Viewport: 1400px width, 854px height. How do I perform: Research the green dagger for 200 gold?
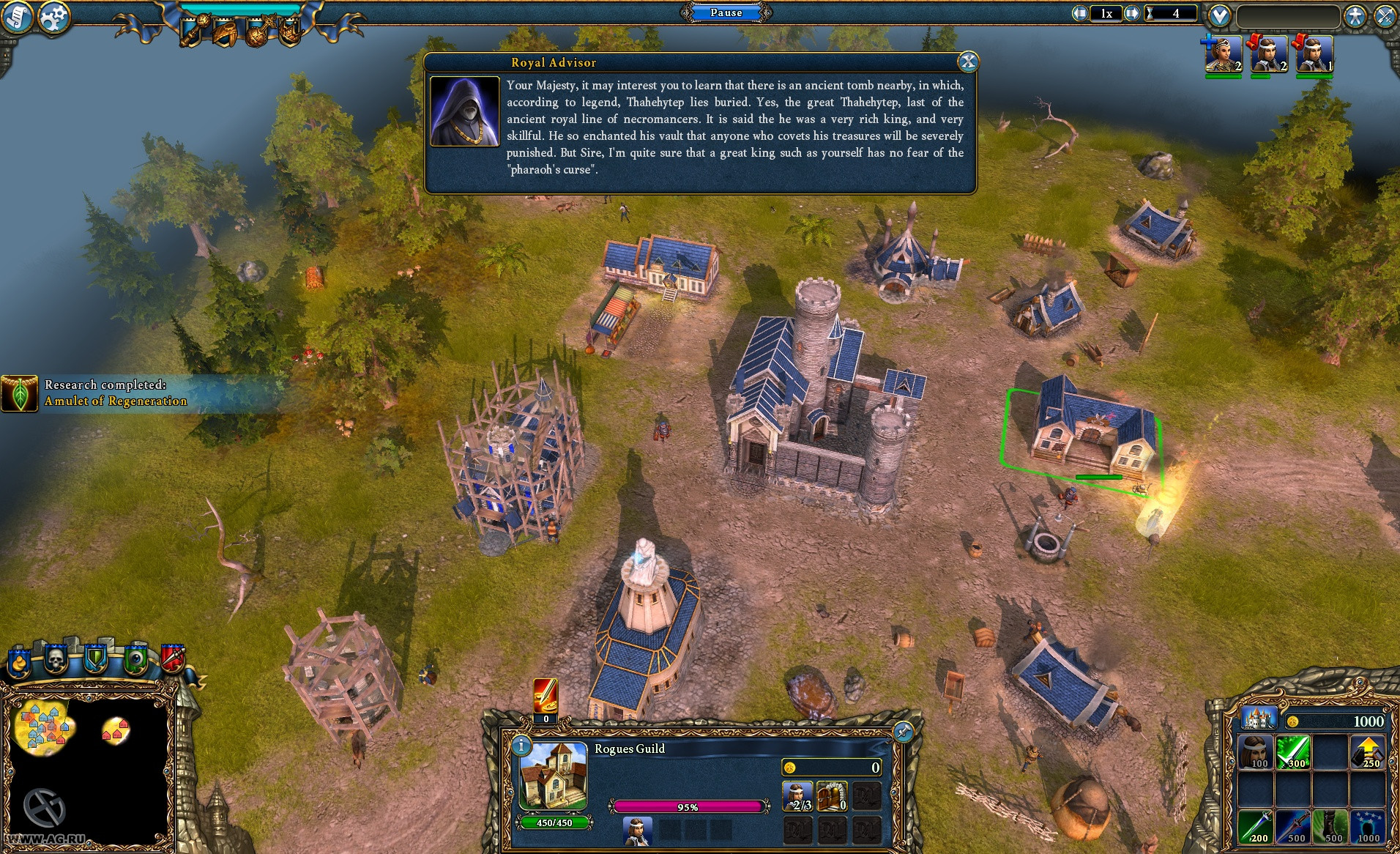(1255, 827)
